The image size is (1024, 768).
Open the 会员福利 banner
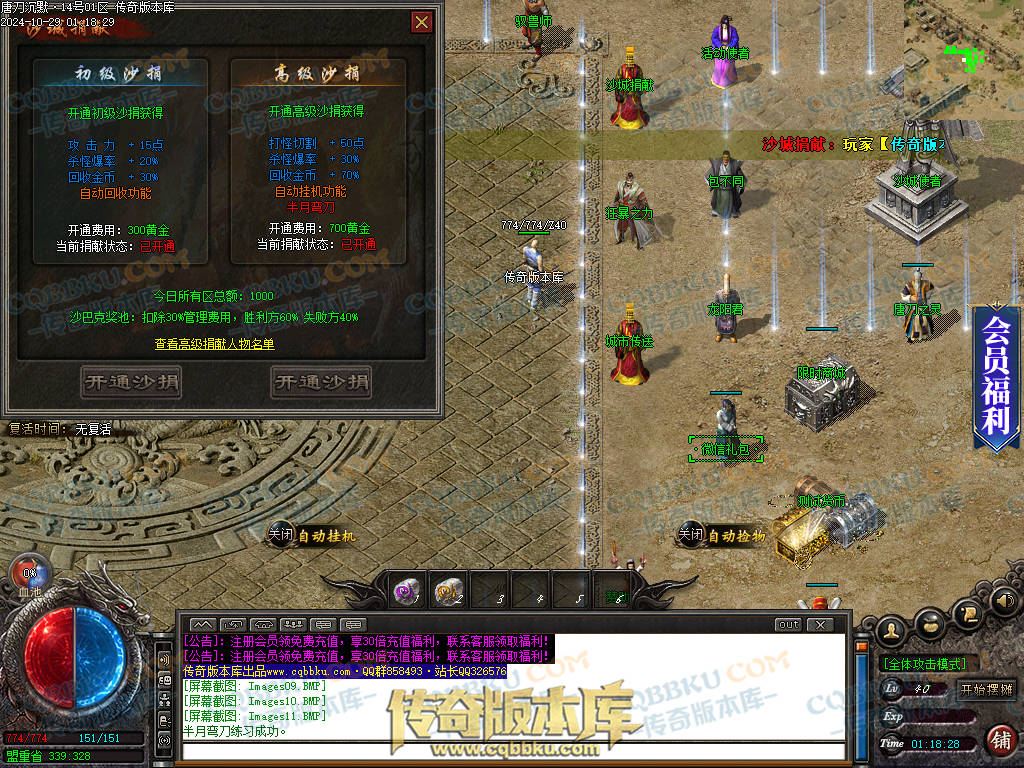(996, 377)
